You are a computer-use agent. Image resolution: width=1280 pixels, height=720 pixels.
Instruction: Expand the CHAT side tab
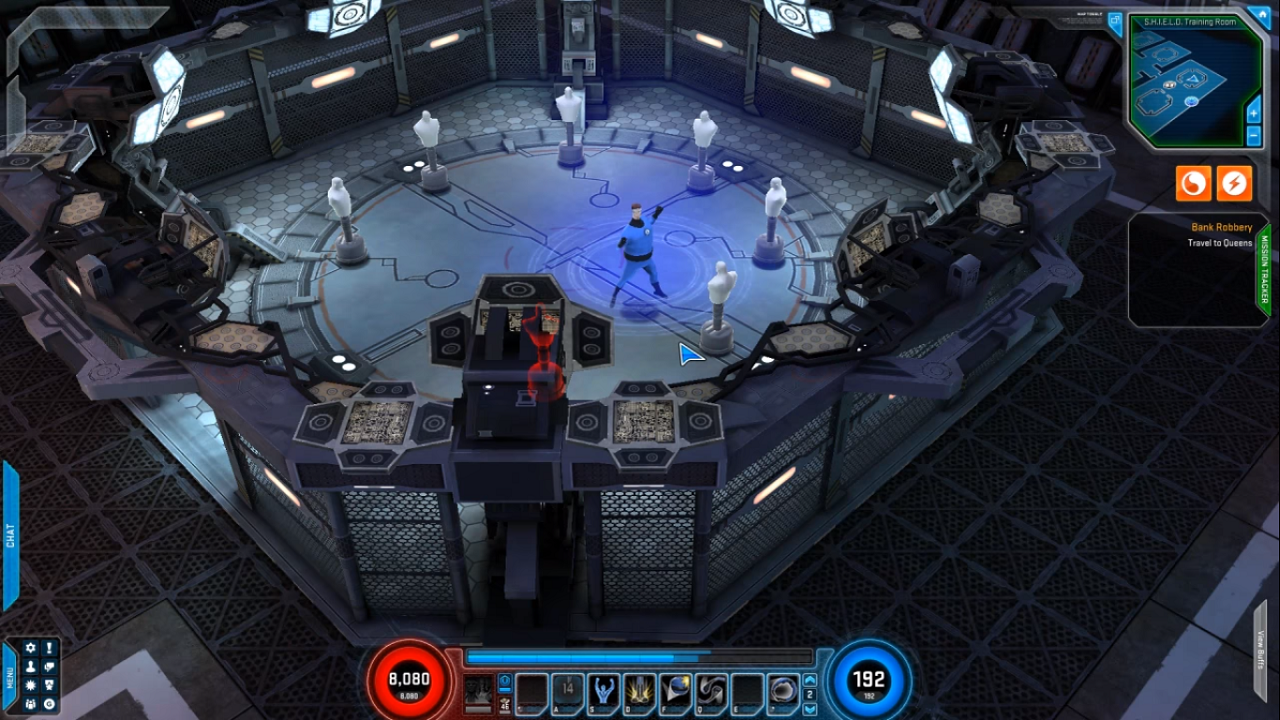click(x=11, y=535)
